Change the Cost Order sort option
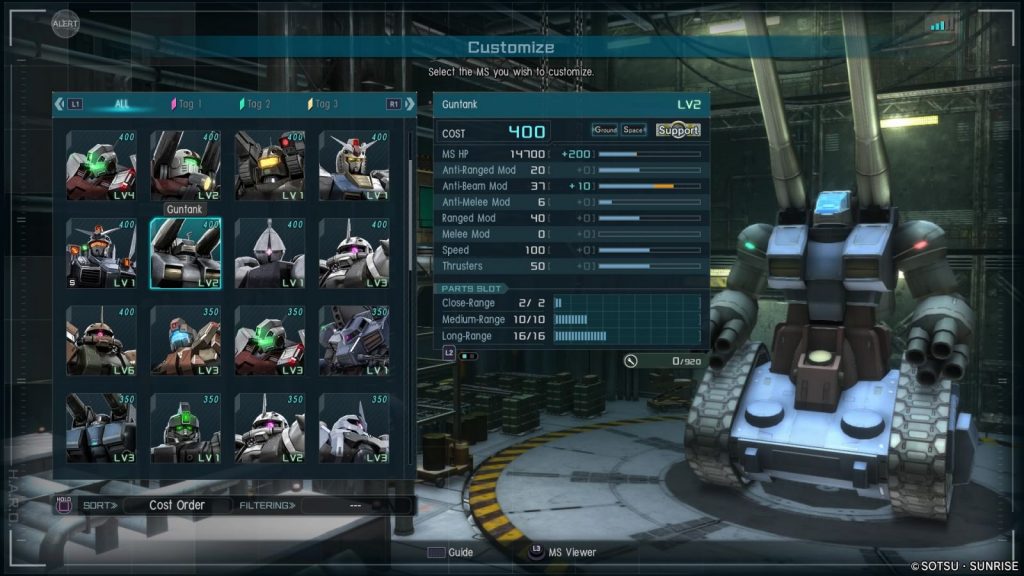The height and width of the screenshot is (576, 1024). 176,505
